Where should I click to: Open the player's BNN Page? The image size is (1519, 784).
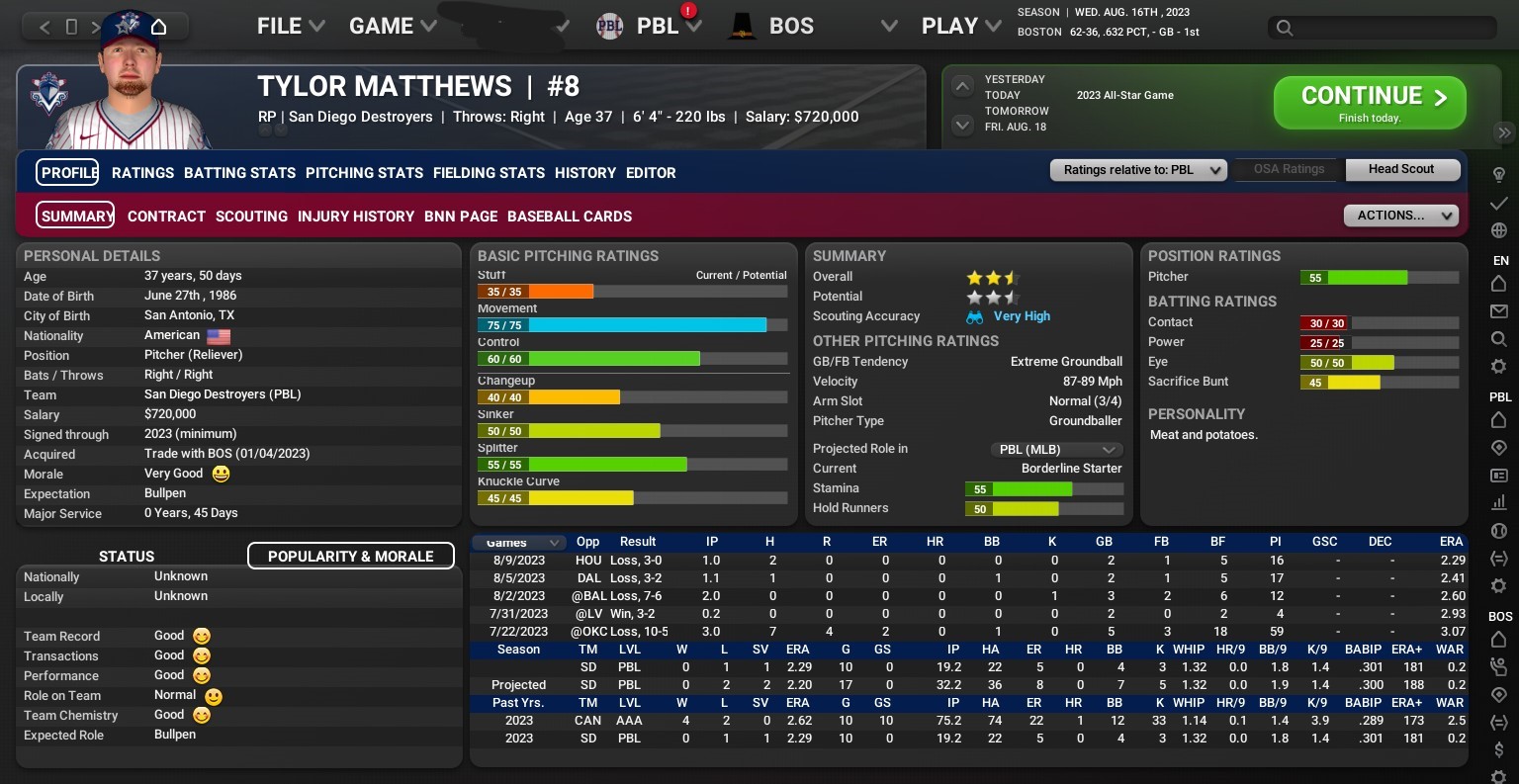point(461,216)
